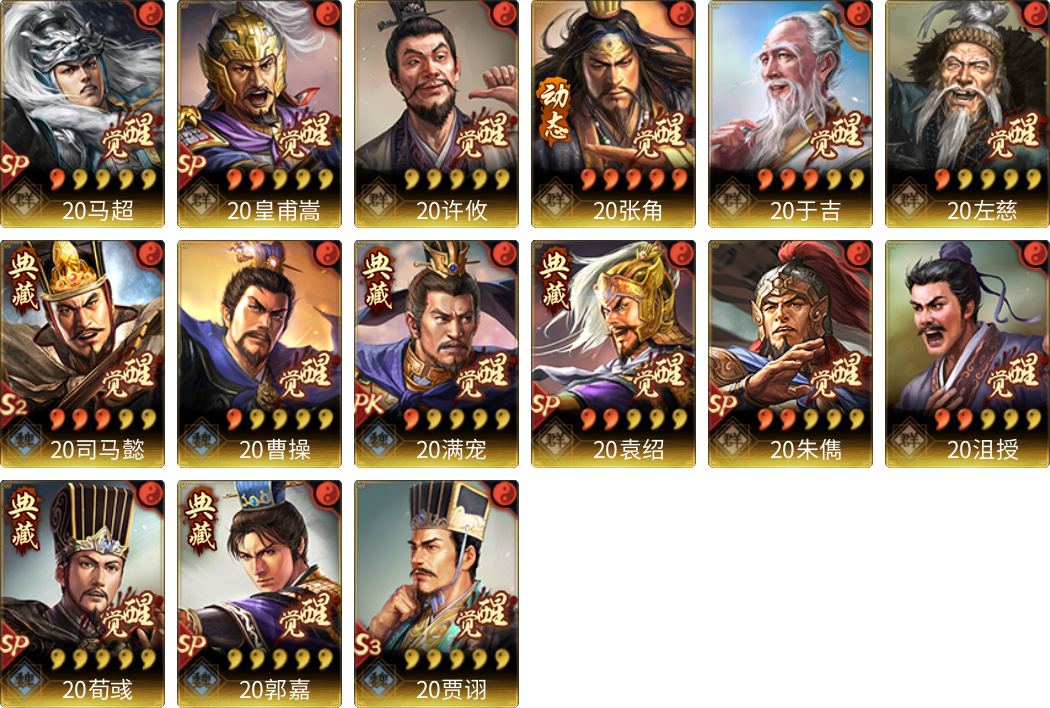Click the 左慈 general card

pyautogui.click(x=967, y=113)
